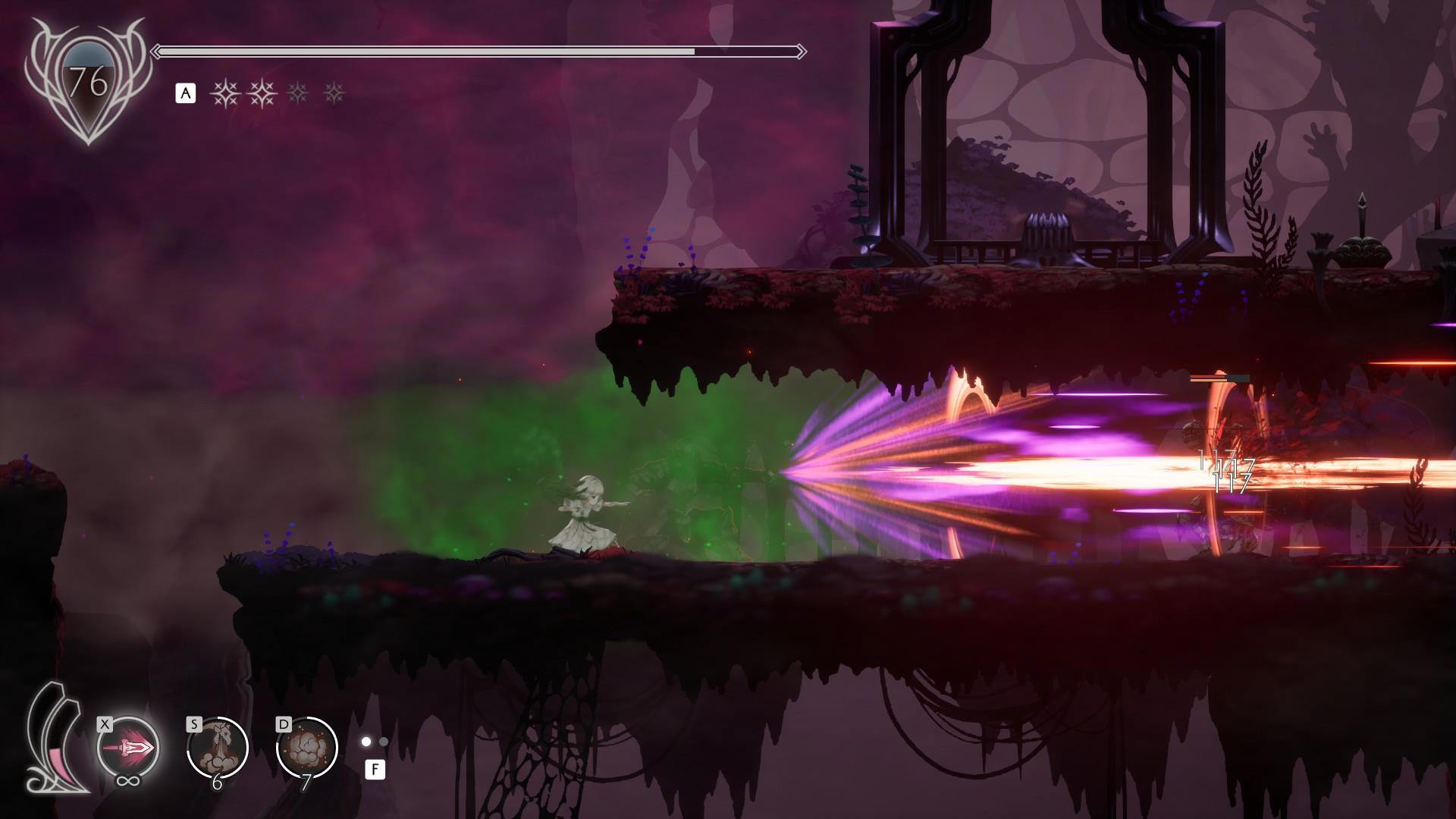
Task: Use the horse-headed spirit skill
Action: pos(218,747)
